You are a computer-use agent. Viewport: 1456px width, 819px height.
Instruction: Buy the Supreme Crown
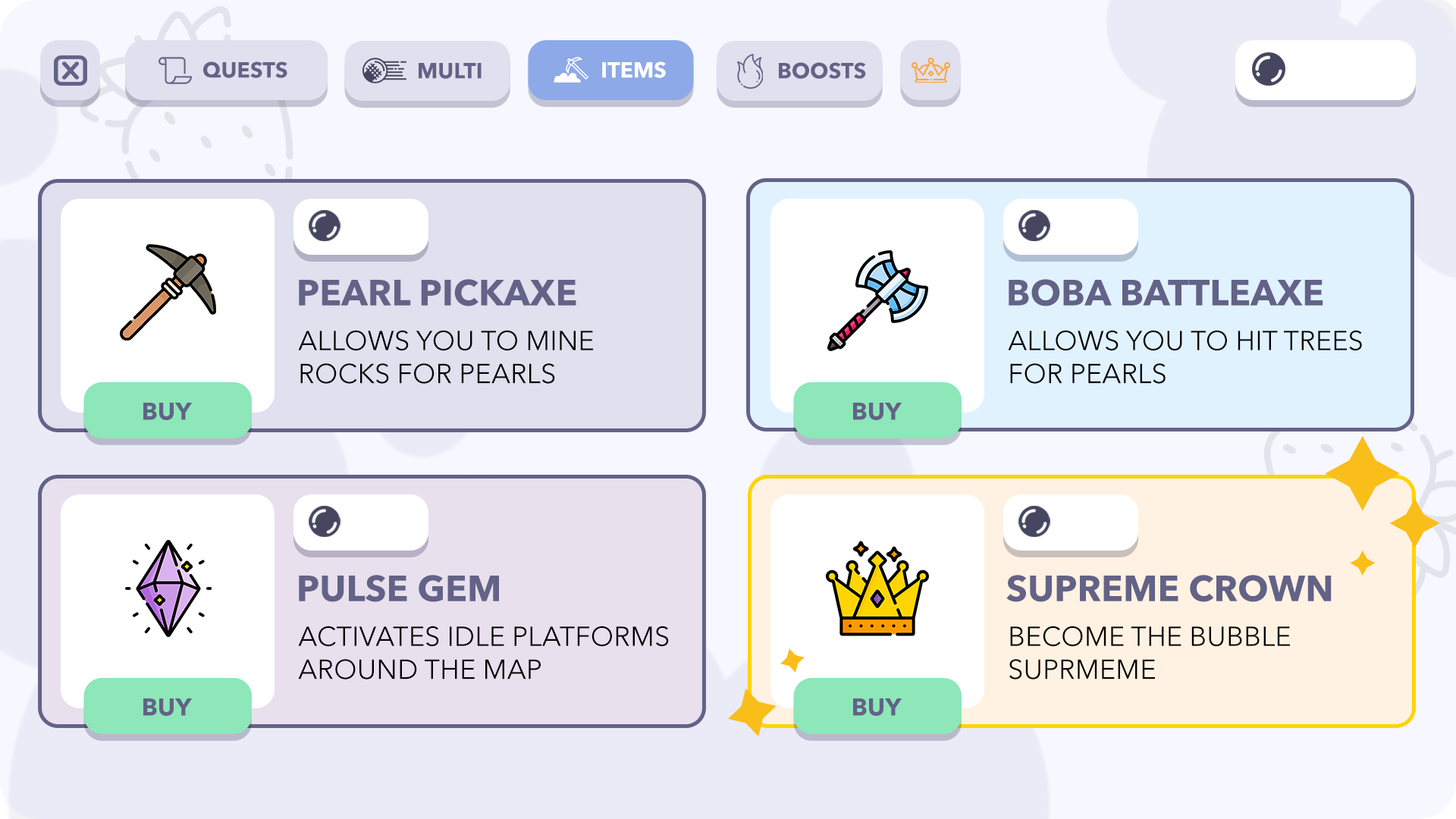click(876, 706)
